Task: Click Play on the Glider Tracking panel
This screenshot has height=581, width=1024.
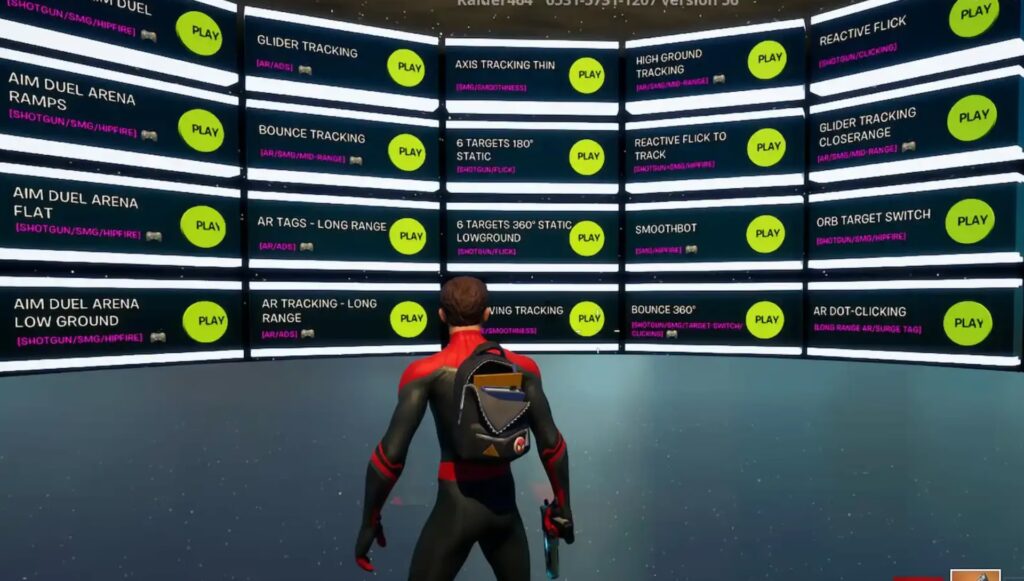Action: pyautogui.click(x=406, y=68)
